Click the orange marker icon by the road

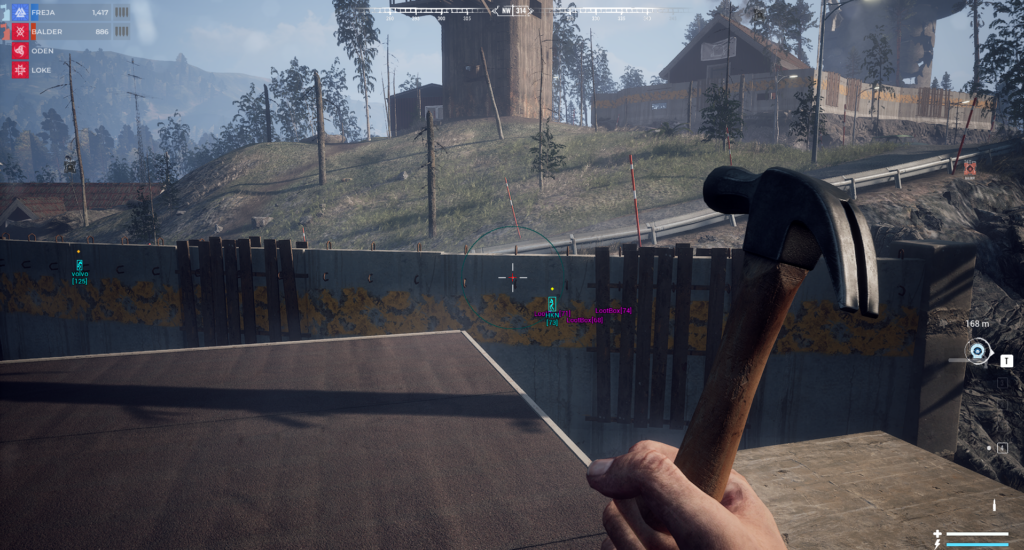(969, 168)
